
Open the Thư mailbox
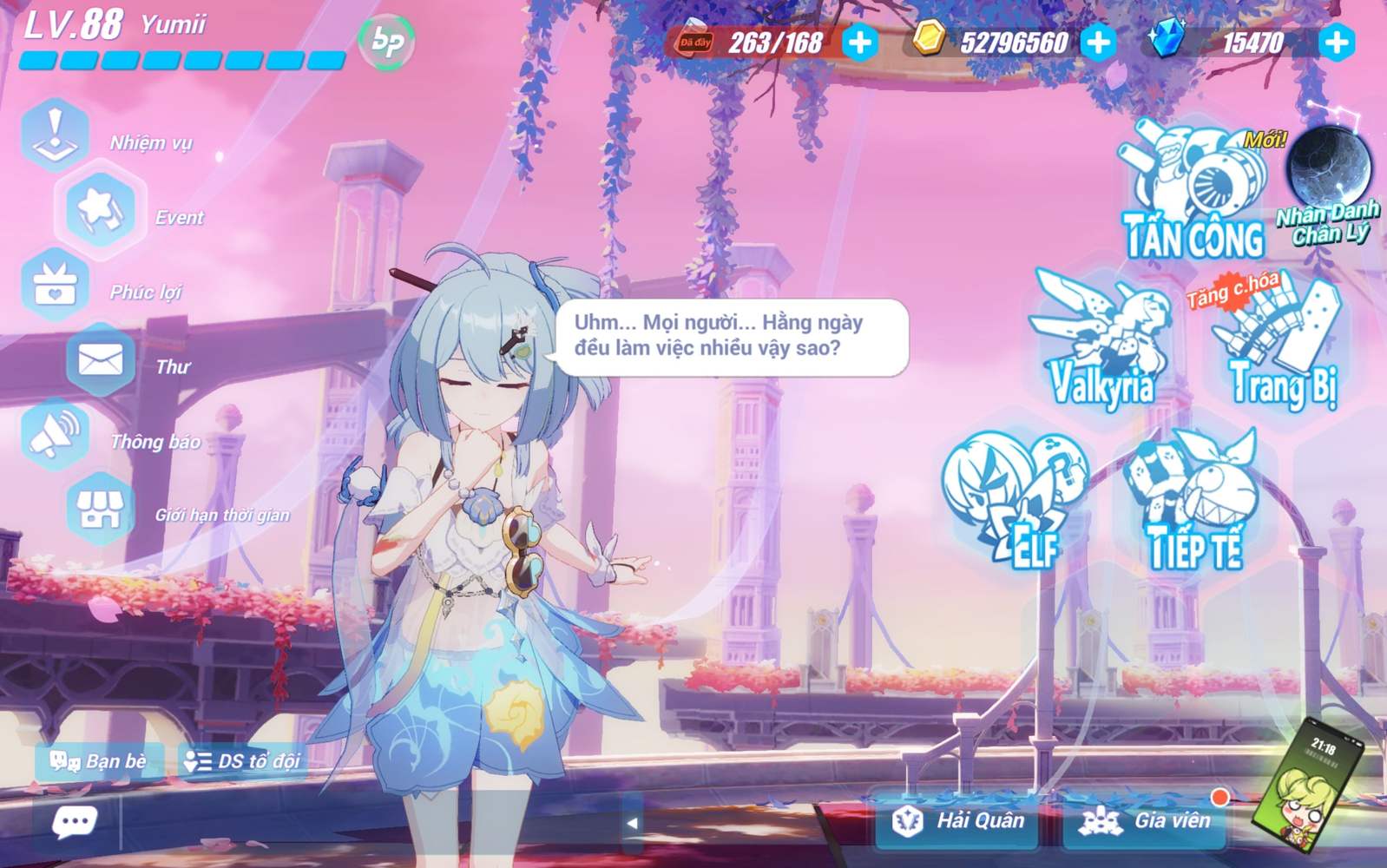pyautogui.click(x=100, y=359)
